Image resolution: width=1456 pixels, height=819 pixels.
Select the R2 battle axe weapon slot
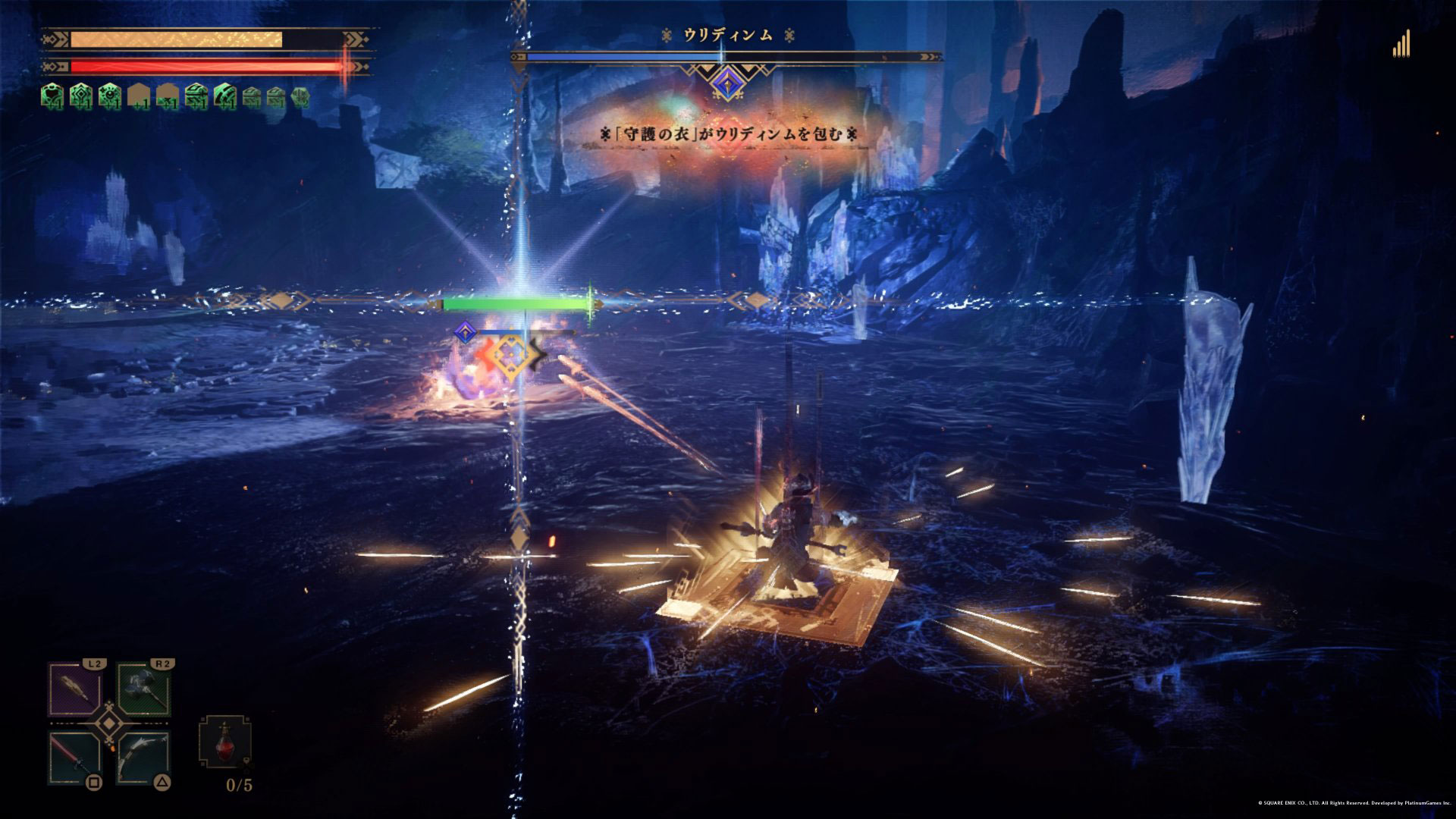point(144,689)
